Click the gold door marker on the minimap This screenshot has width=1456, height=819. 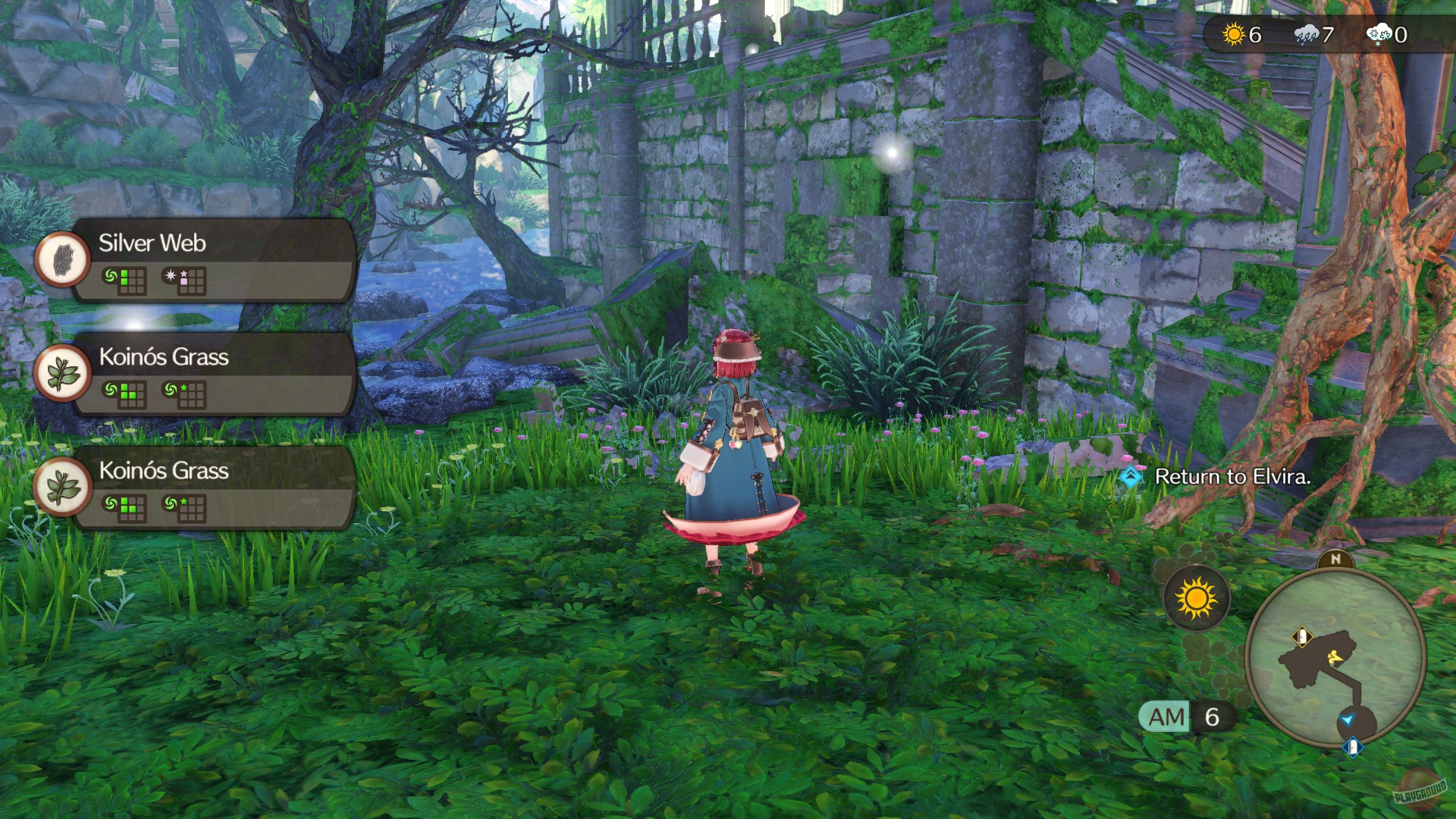click(1301, 635)
